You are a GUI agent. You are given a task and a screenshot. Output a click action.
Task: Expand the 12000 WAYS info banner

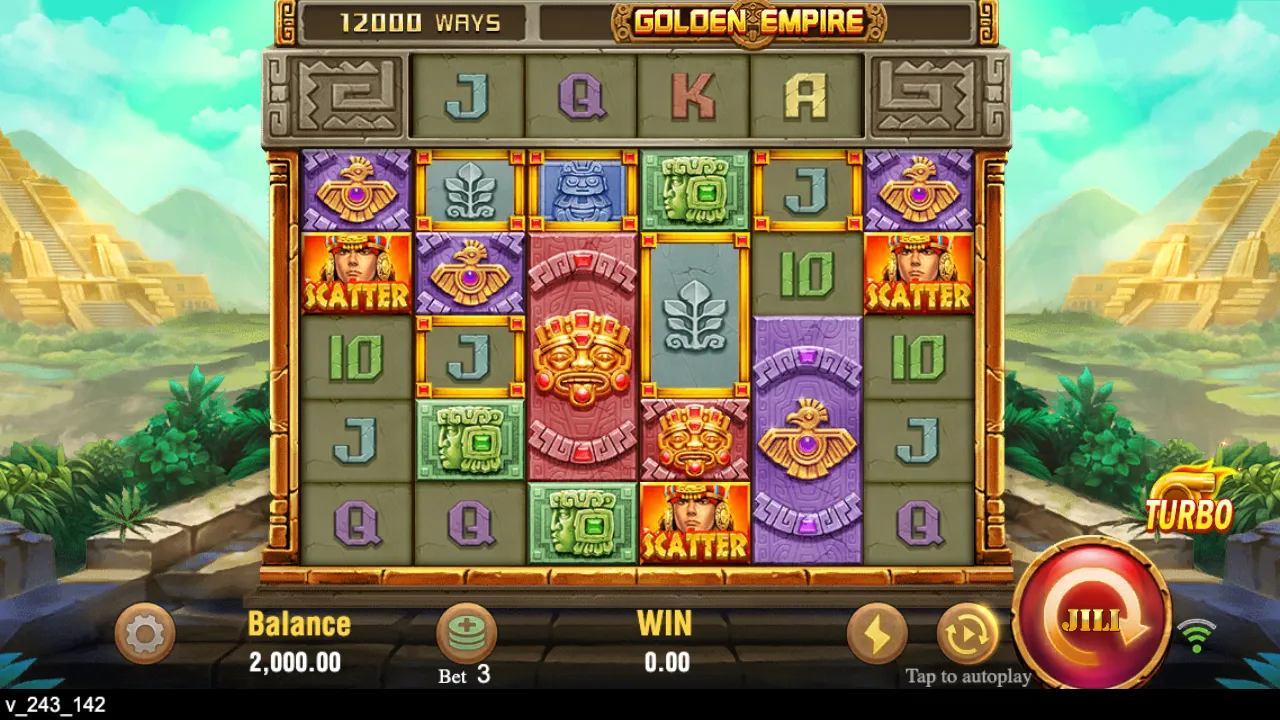[420, 20]
